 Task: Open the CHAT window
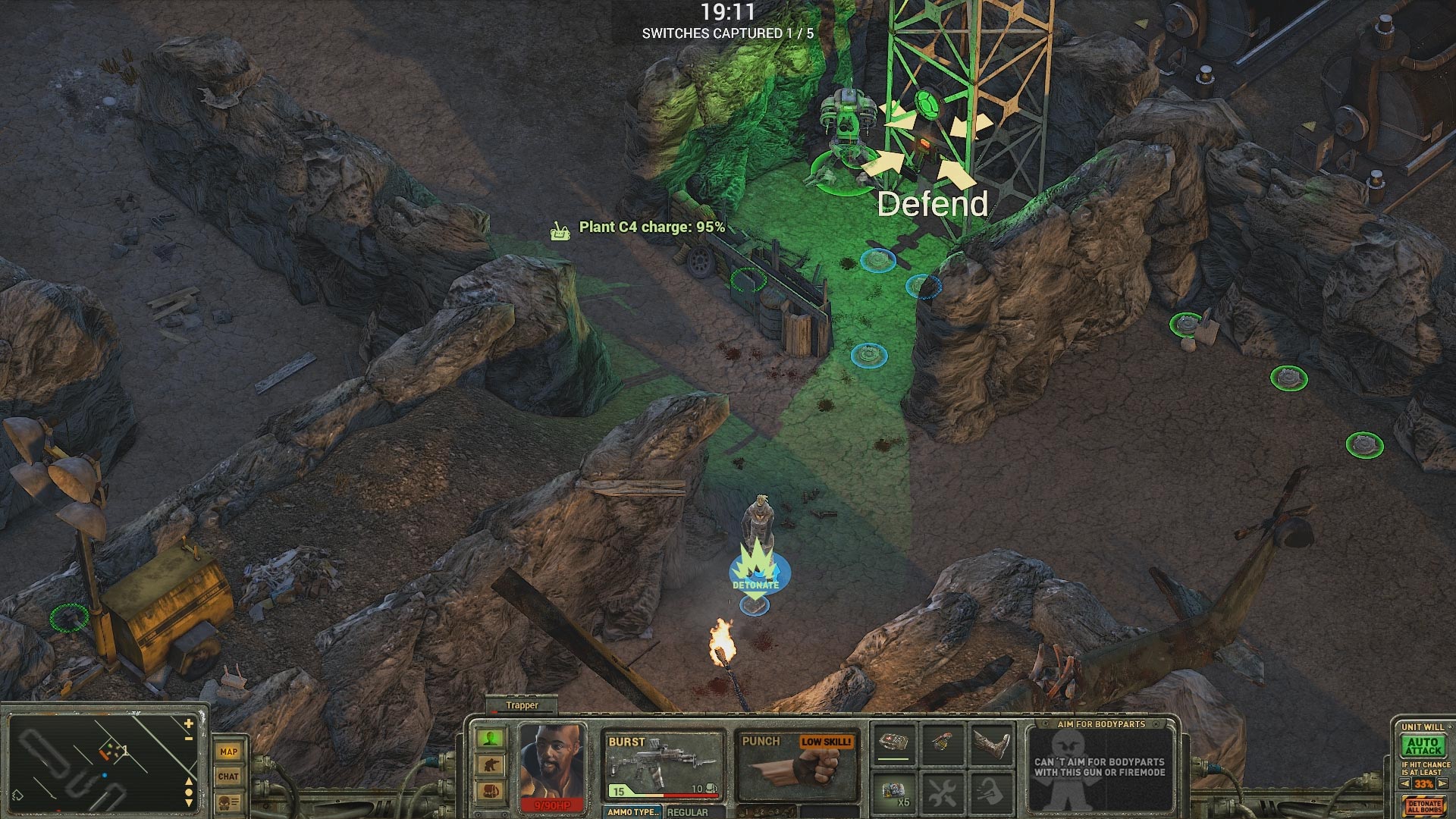coord(228,775)
